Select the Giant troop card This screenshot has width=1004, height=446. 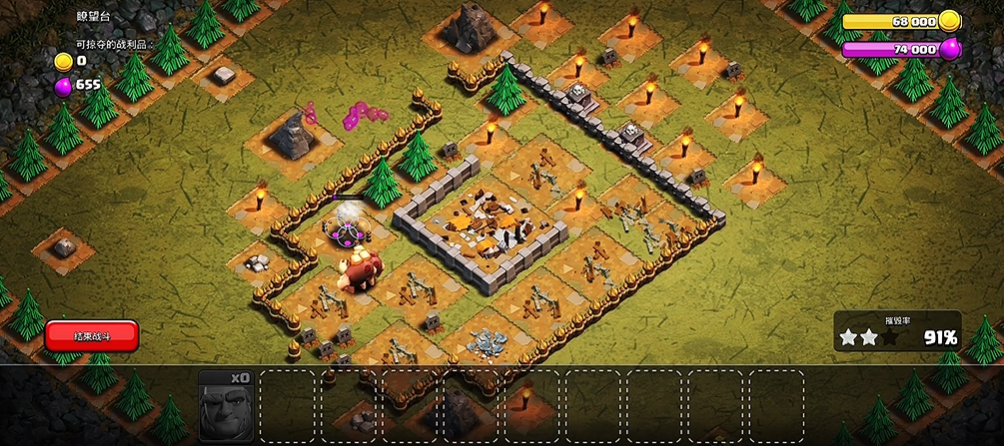tap(226, 406)
